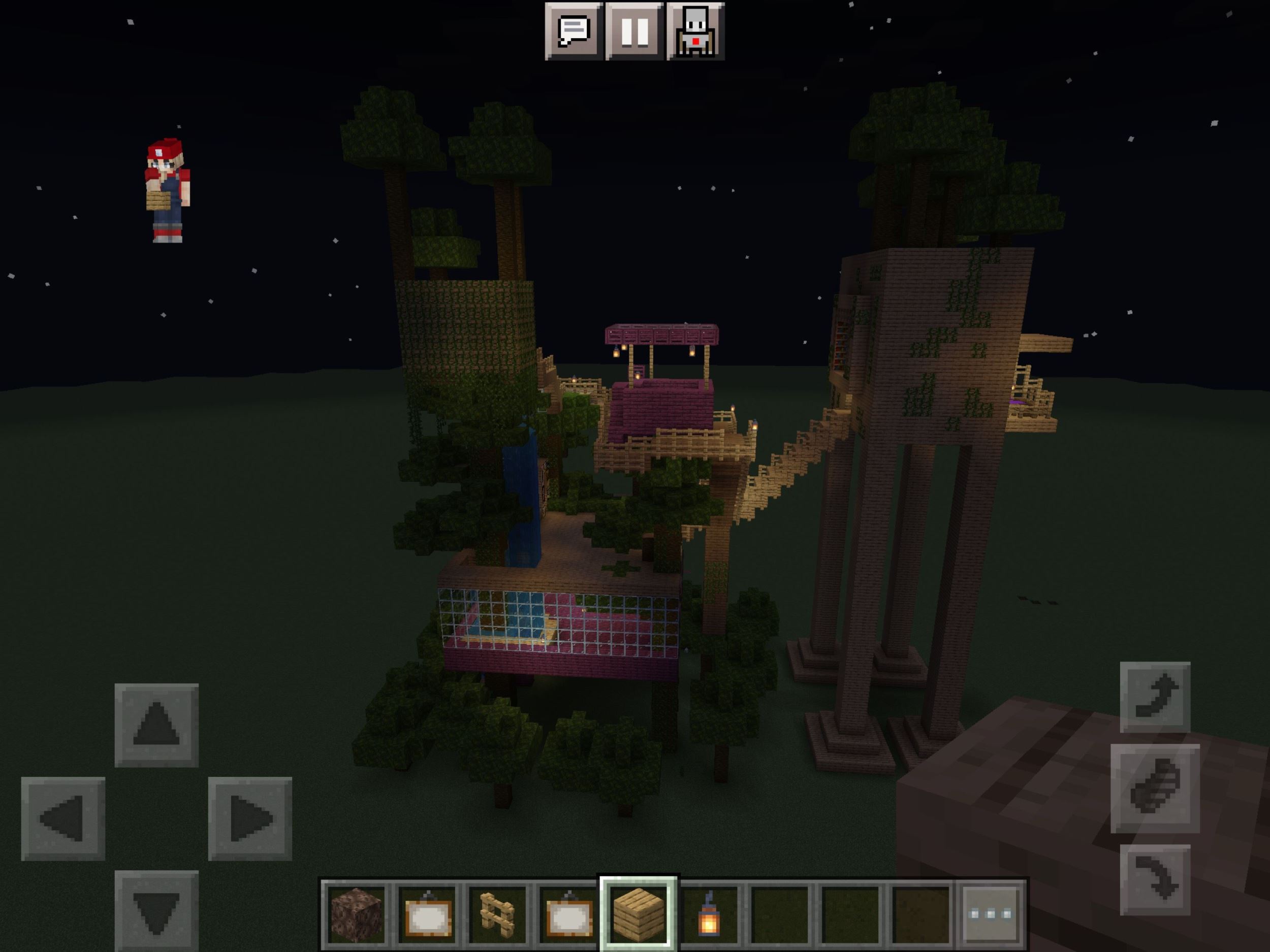
Task: Tap the robot agent icon
Action: click(695, 31)
